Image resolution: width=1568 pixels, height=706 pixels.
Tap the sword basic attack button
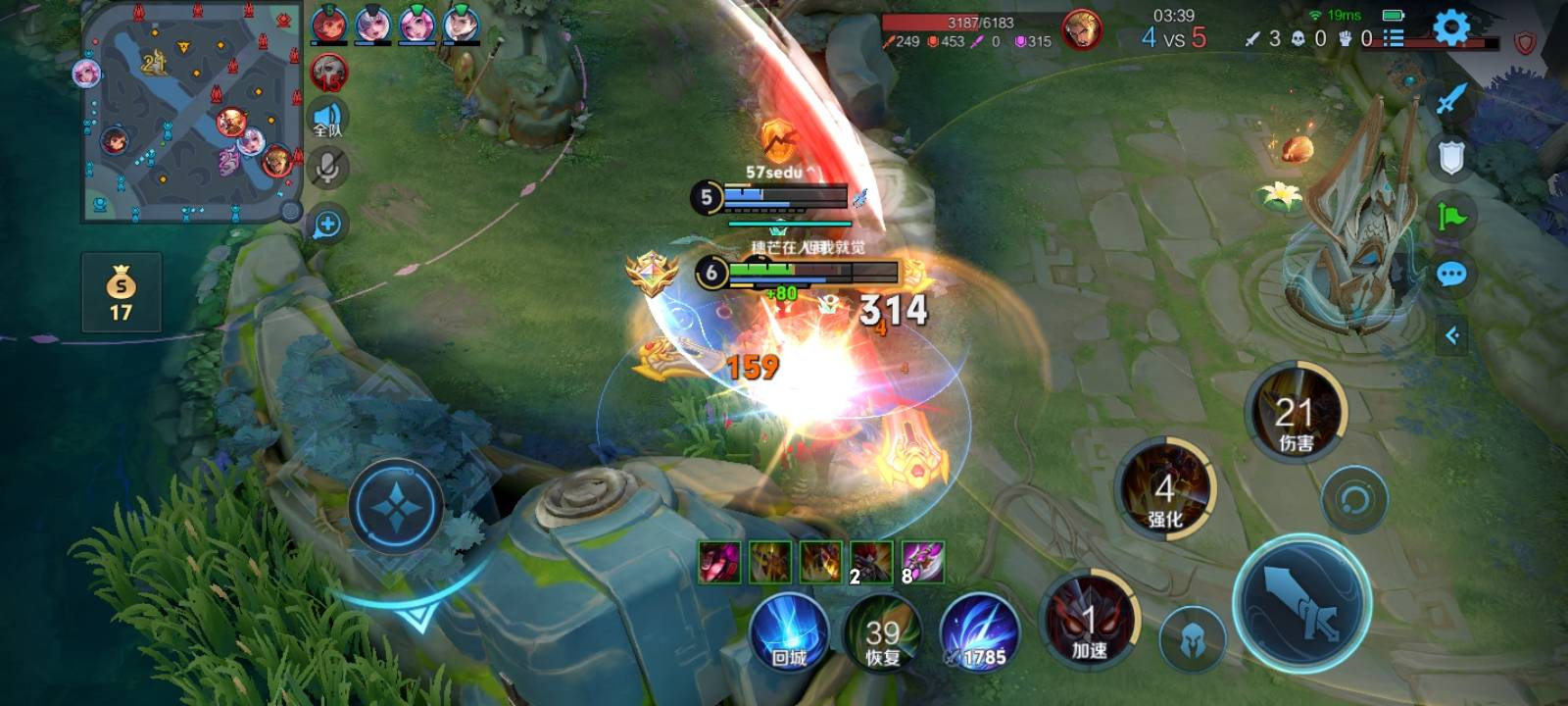pyautogui.click(x=1300, y=602)
